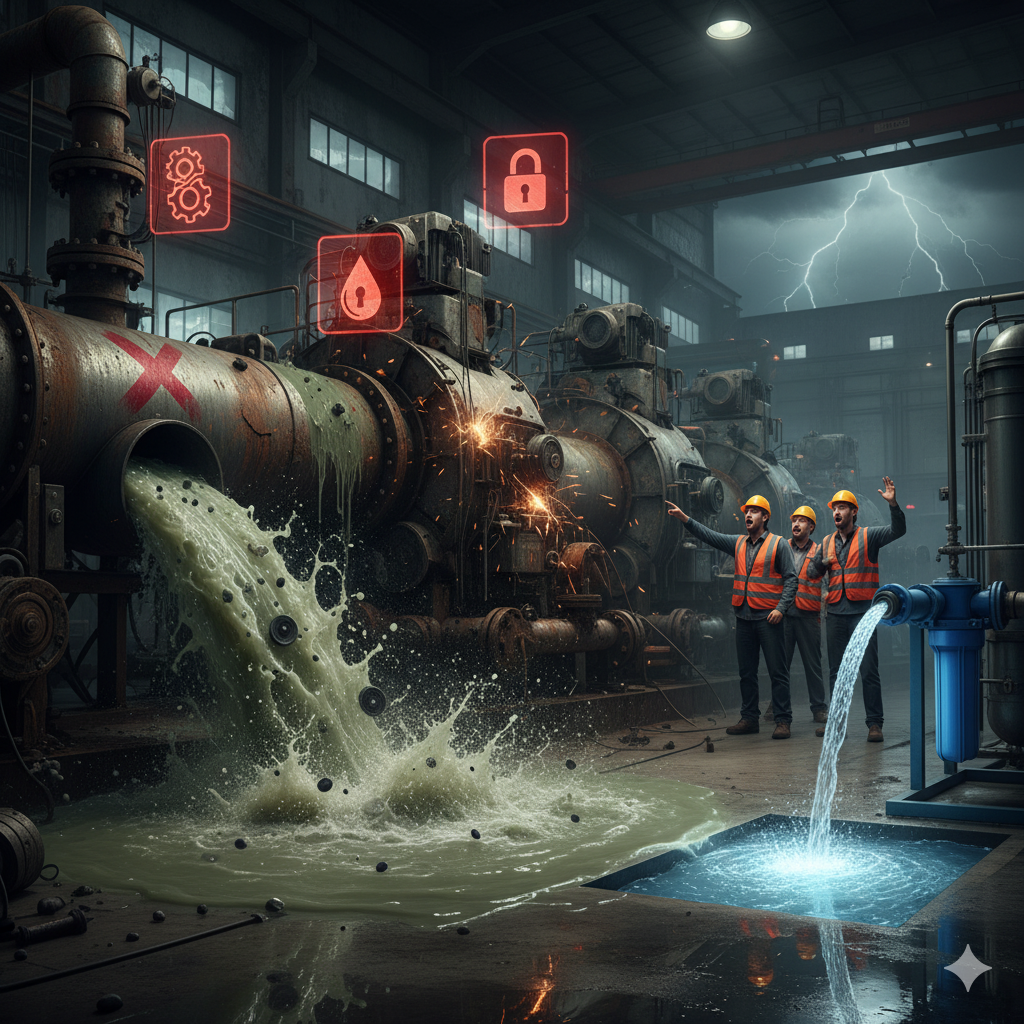1024x1024 pixels.
Task: Activate the water drop keyhole icon
Action: pos(360,283)
